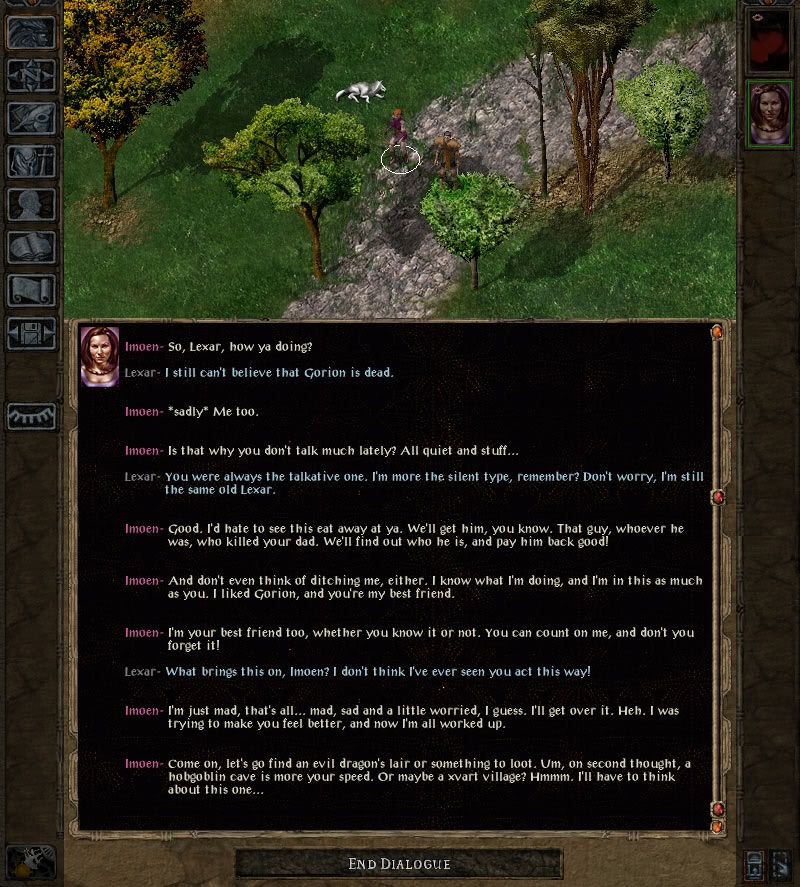
Task: Open the journal with the quill icon
Action: tap(31, 118)
